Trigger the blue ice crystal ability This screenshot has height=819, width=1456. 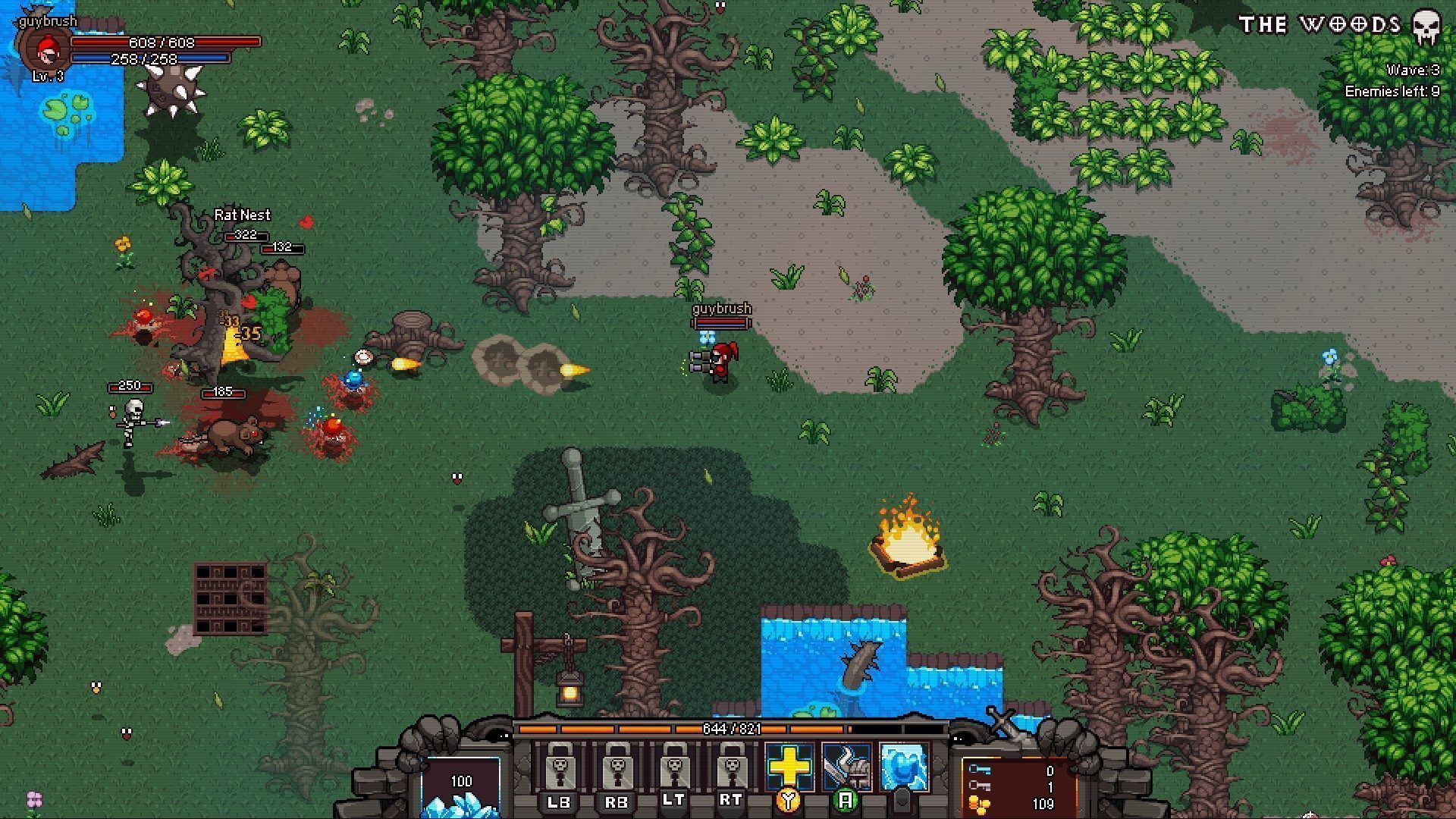904,767
